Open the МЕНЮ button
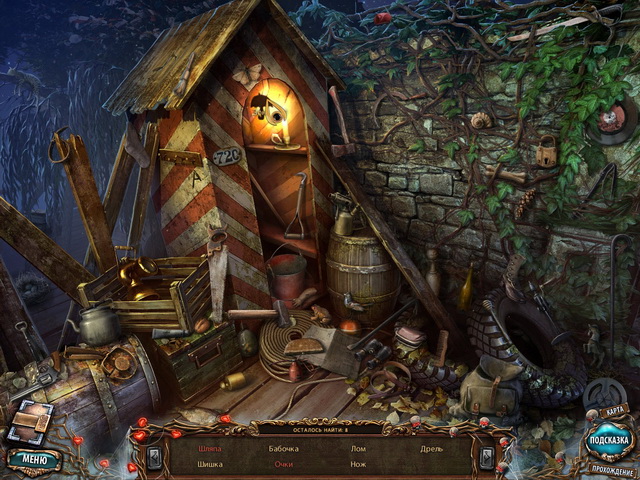This screenshot has height=480, width=640. [33, 461]
